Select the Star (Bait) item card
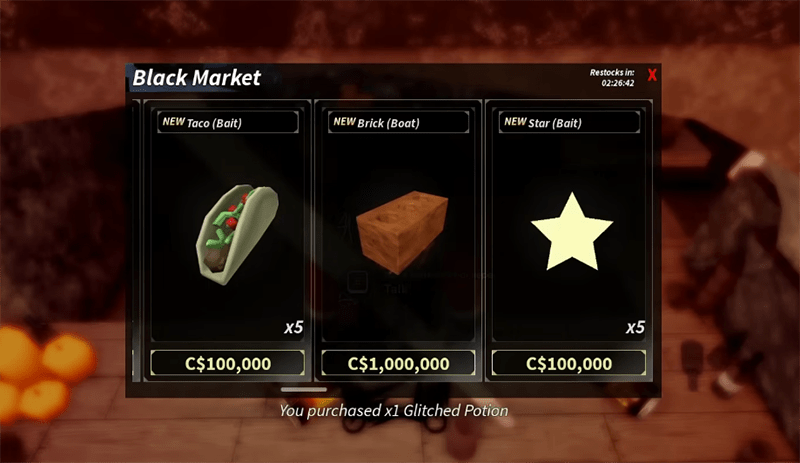 (x=570, y=230)
